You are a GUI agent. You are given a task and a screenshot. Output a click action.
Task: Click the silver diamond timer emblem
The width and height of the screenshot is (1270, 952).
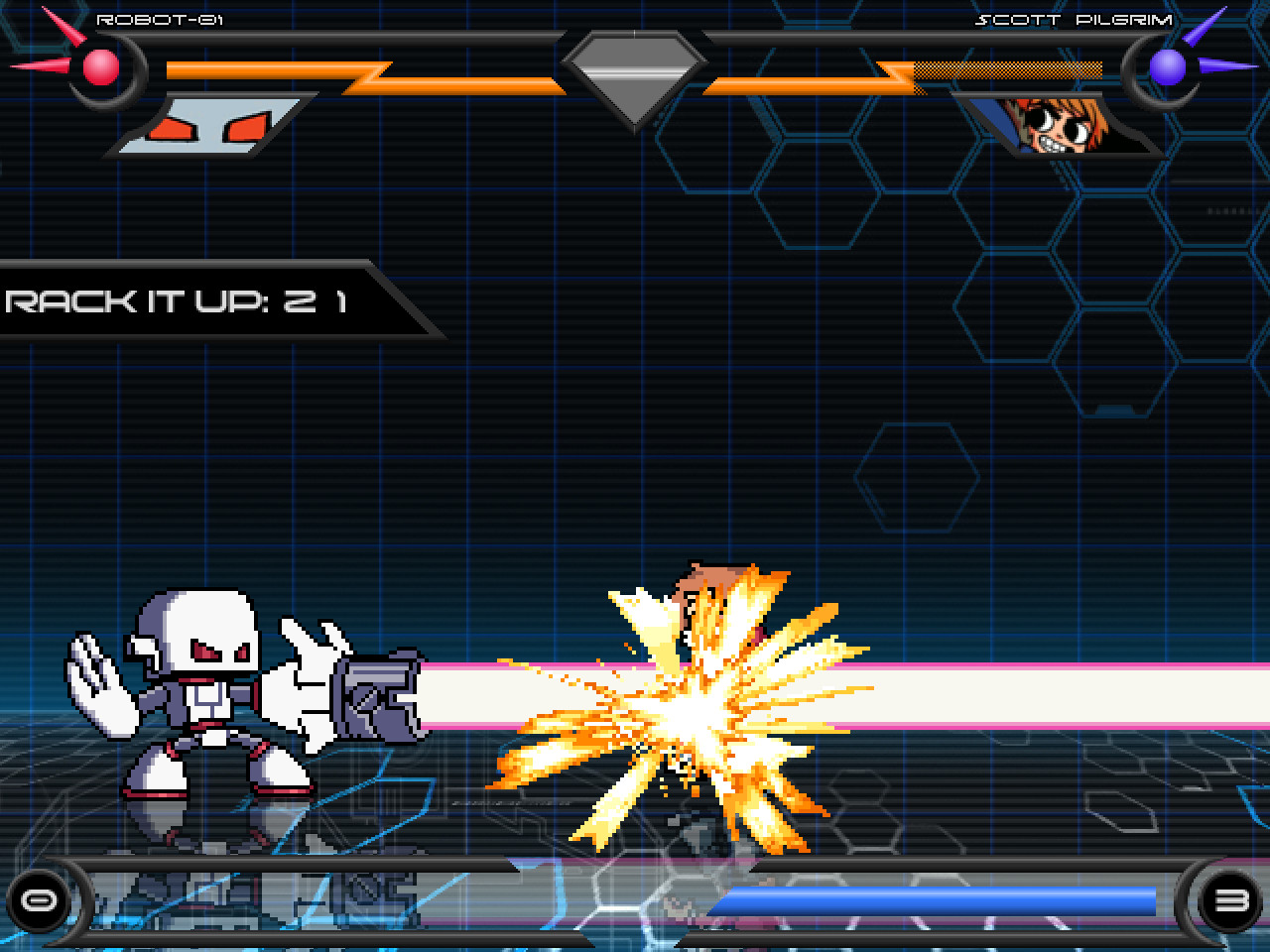click(635, 71)
